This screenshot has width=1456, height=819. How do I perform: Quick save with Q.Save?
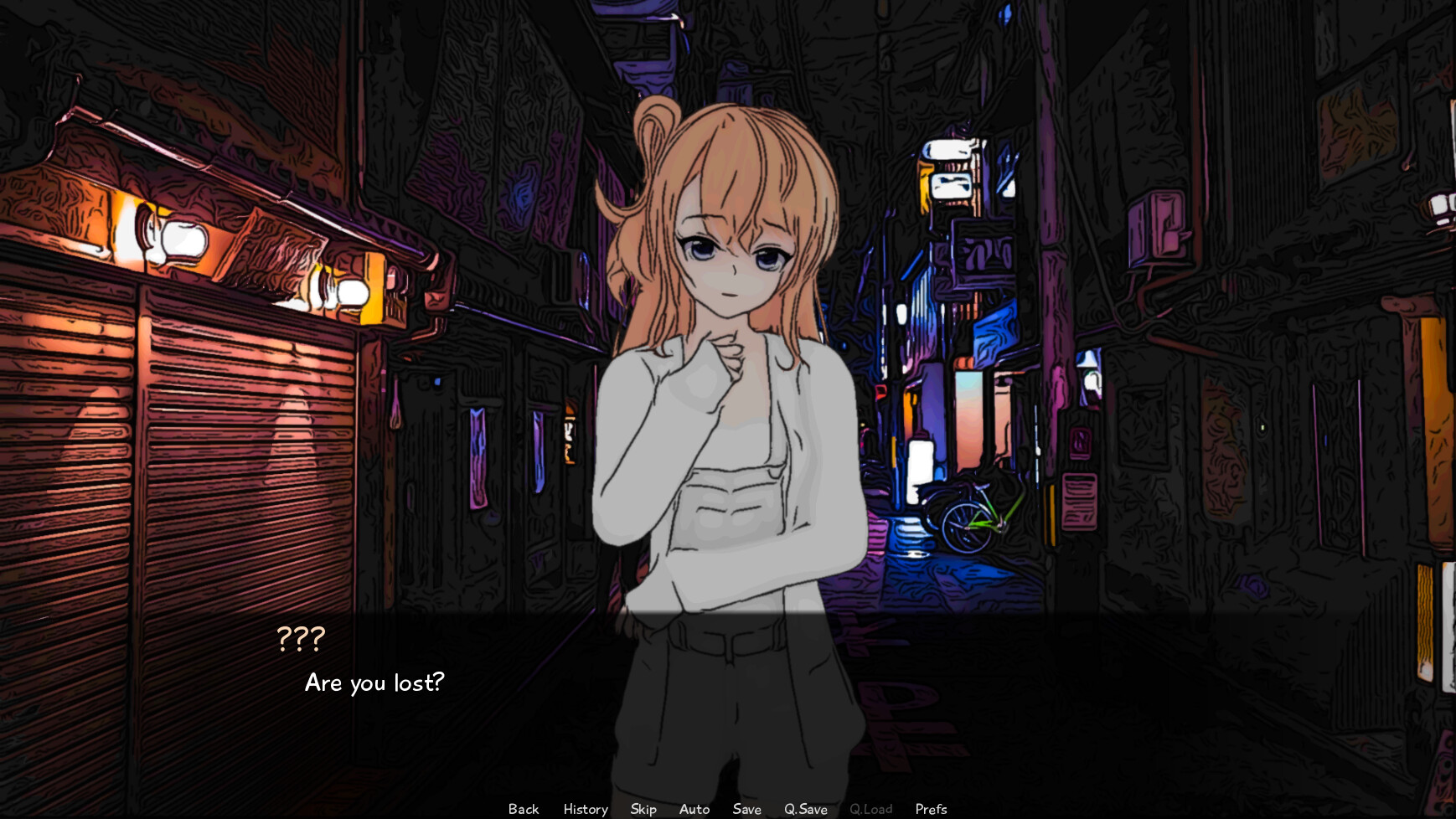click(806, 809)
